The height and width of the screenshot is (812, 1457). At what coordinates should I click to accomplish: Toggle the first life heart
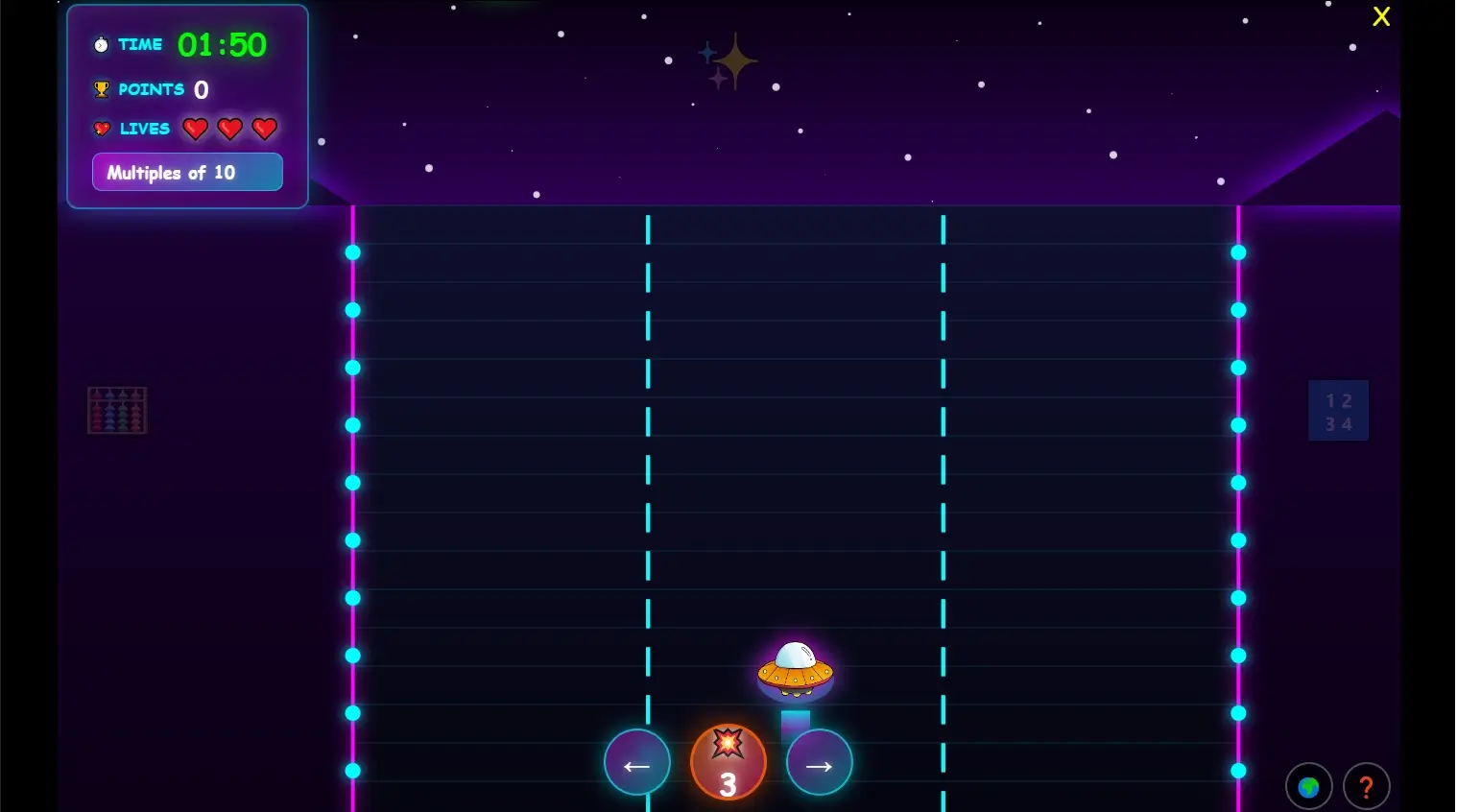pos(195,129)
